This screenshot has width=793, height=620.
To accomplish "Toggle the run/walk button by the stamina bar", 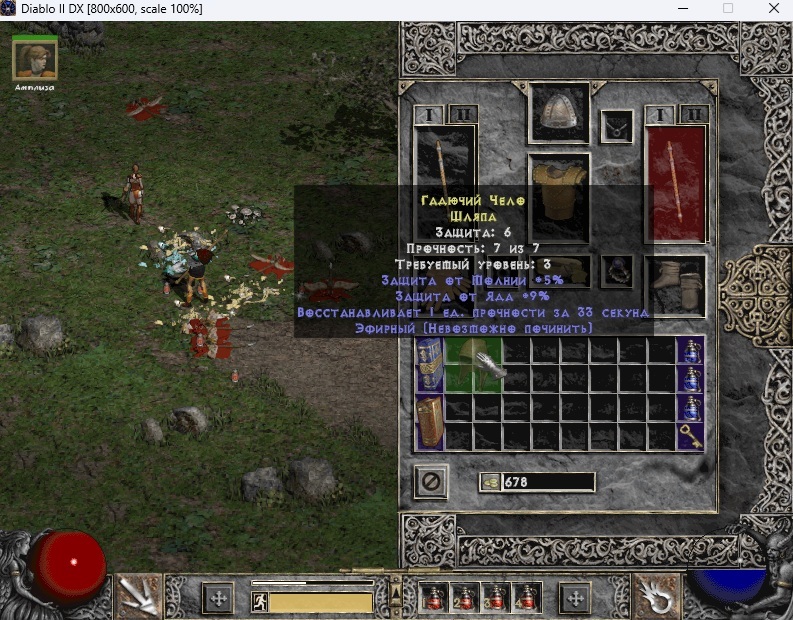I will (260, 602).
